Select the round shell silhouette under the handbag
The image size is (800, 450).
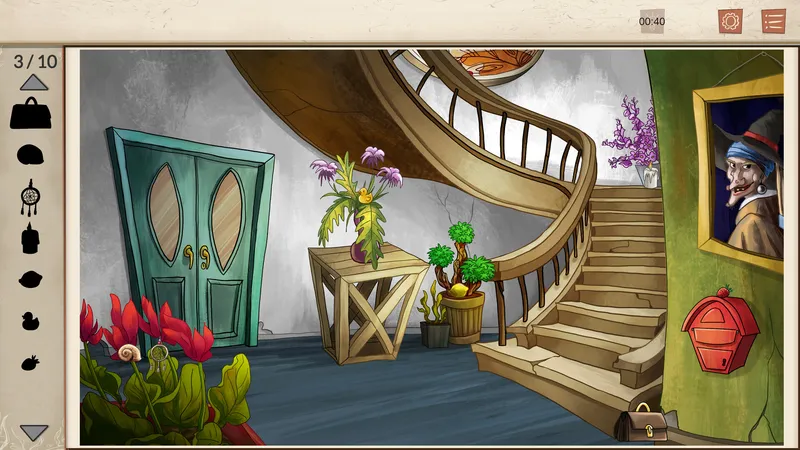(x=31, y=155)
